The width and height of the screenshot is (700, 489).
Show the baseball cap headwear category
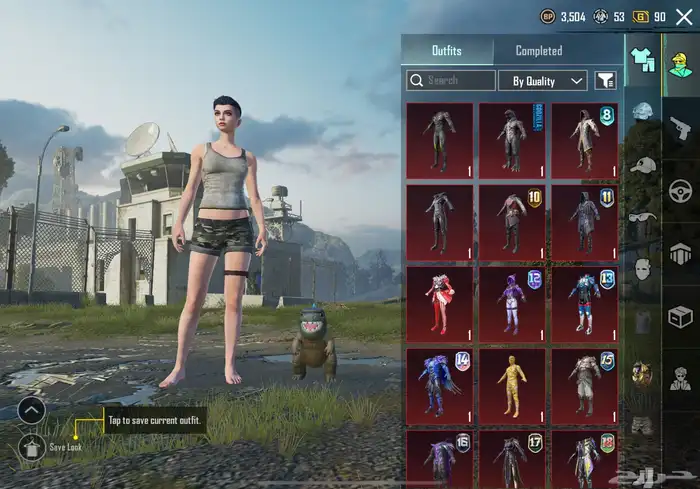pos(642,163)
